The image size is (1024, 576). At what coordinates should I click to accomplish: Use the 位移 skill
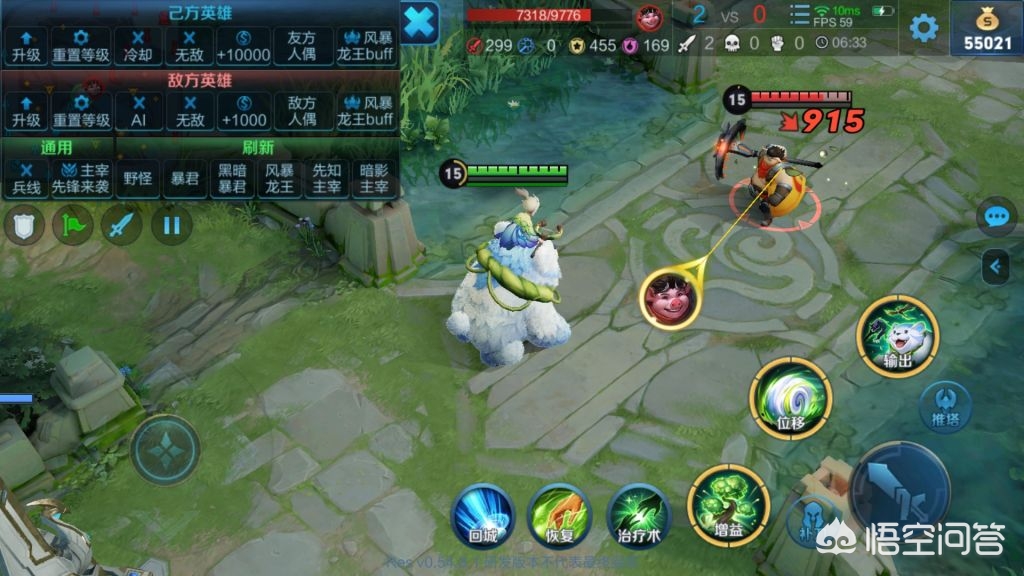791,399
